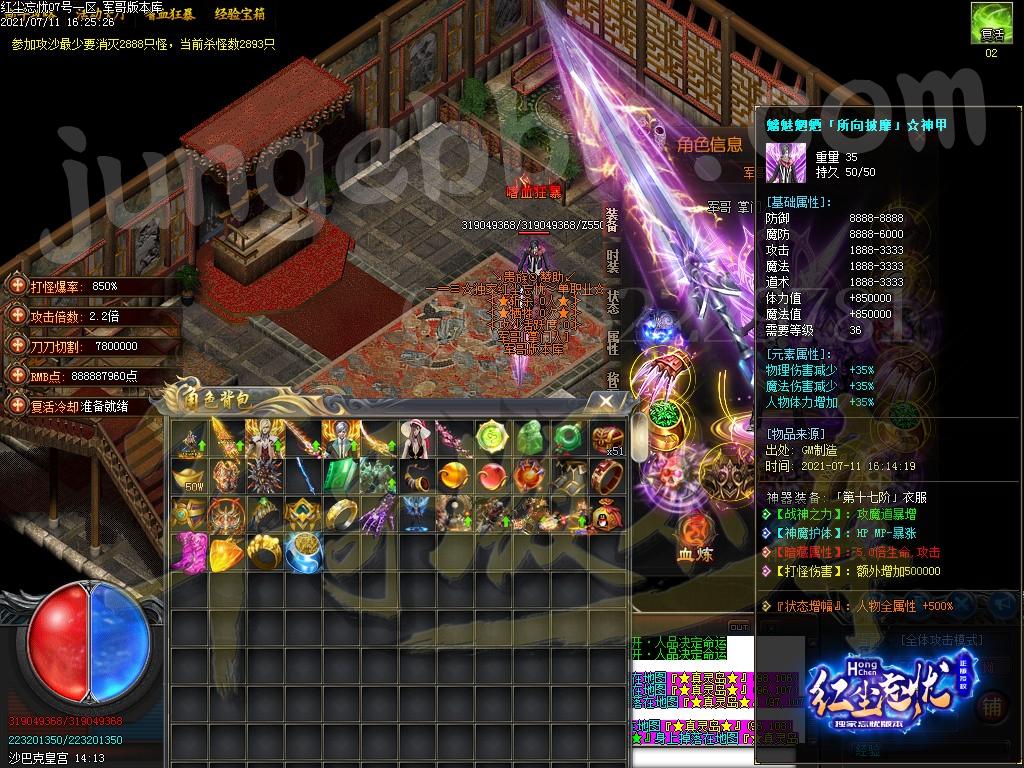Select the red treasure chest stack x51
This screenshot has width=1024, height=768.
click(x=607, y=438)
